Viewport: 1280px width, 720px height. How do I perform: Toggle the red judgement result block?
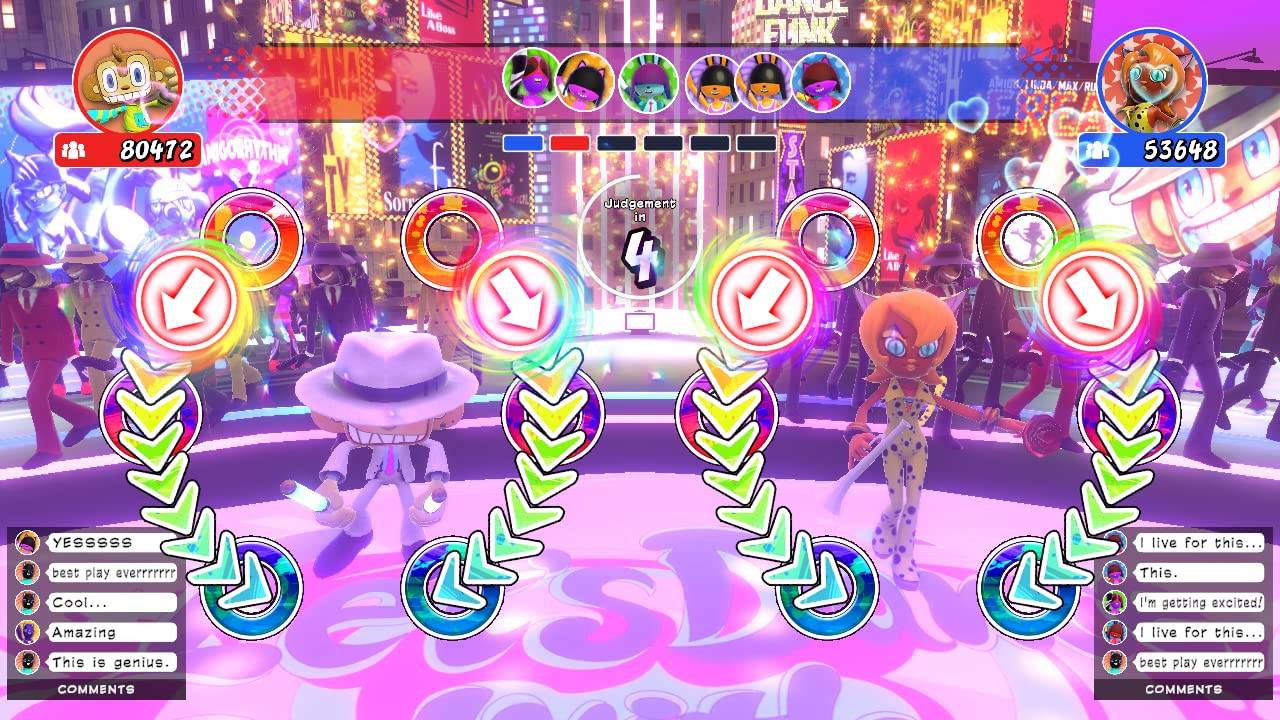point(569,143)
